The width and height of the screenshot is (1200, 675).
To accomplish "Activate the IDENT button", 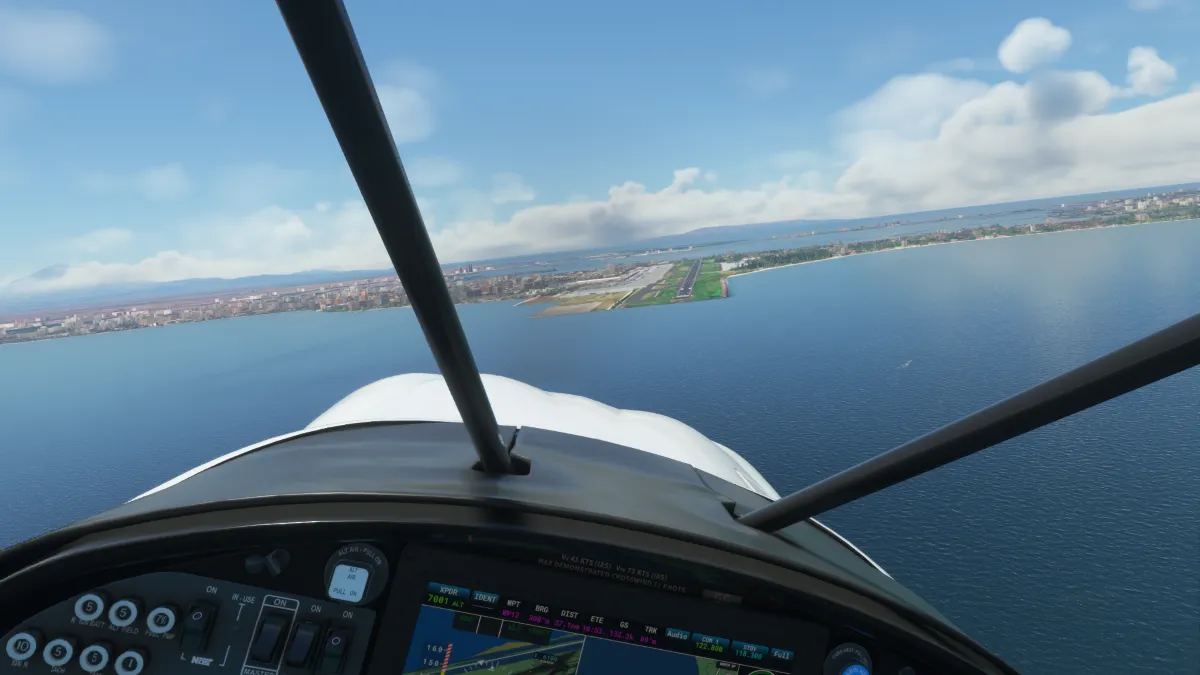I will click(486, 600).
